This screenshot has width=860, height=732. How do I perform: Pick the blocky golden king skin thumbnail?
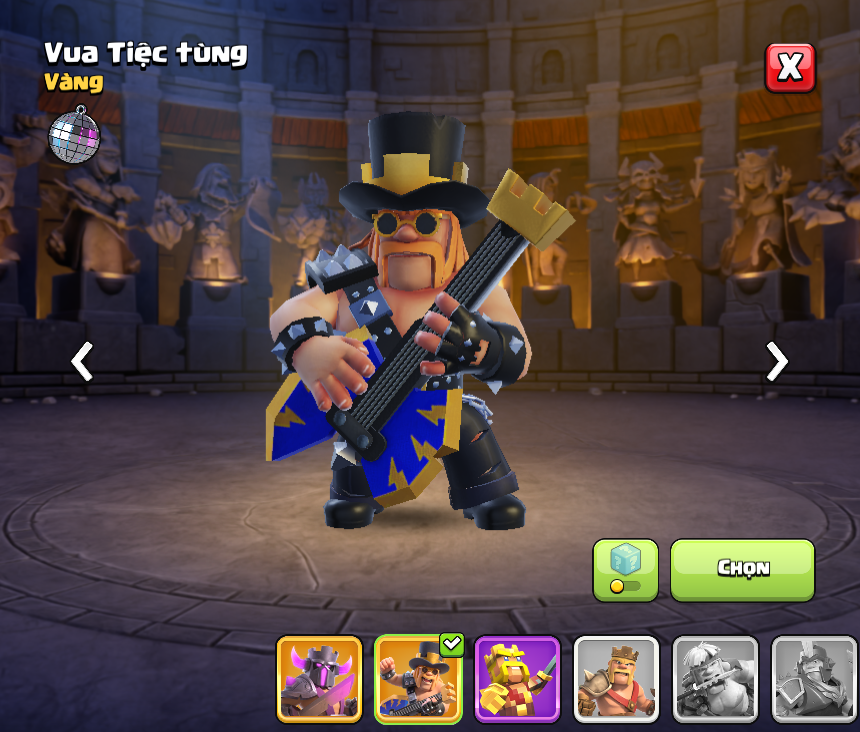point(517,679)
